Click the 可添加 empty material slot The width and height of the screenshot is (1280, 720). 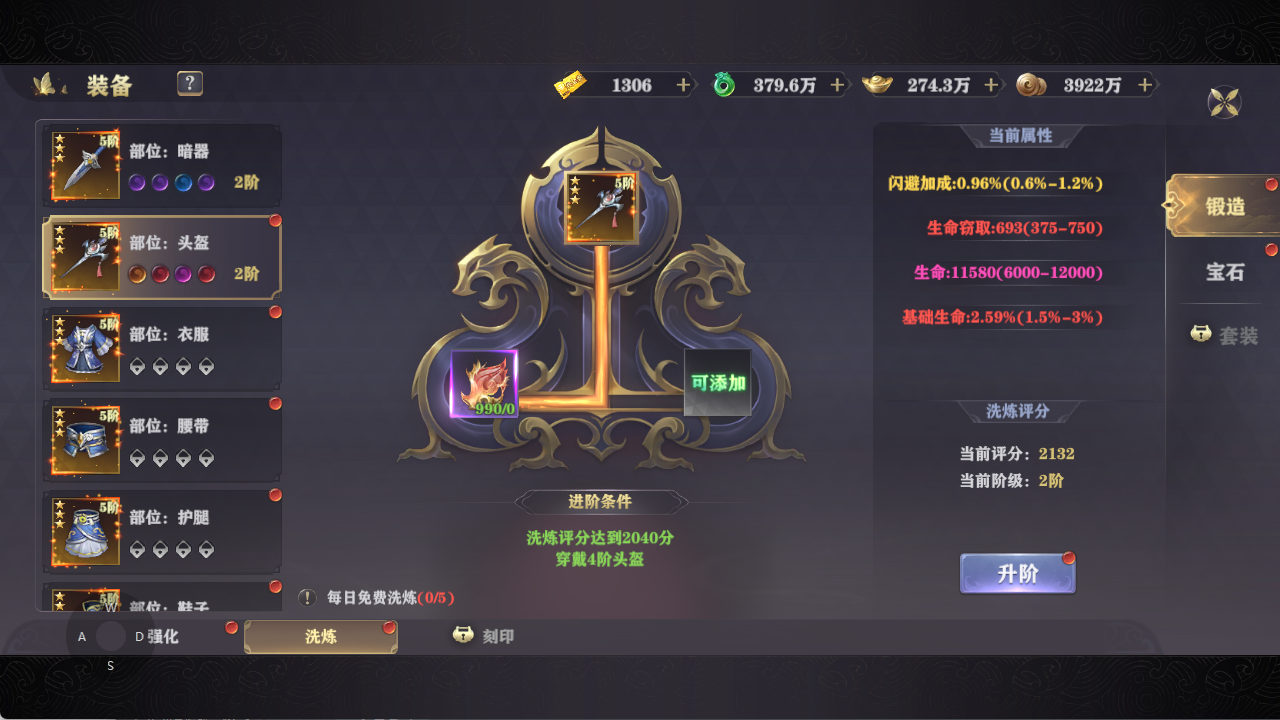click(x=716, y=385)
